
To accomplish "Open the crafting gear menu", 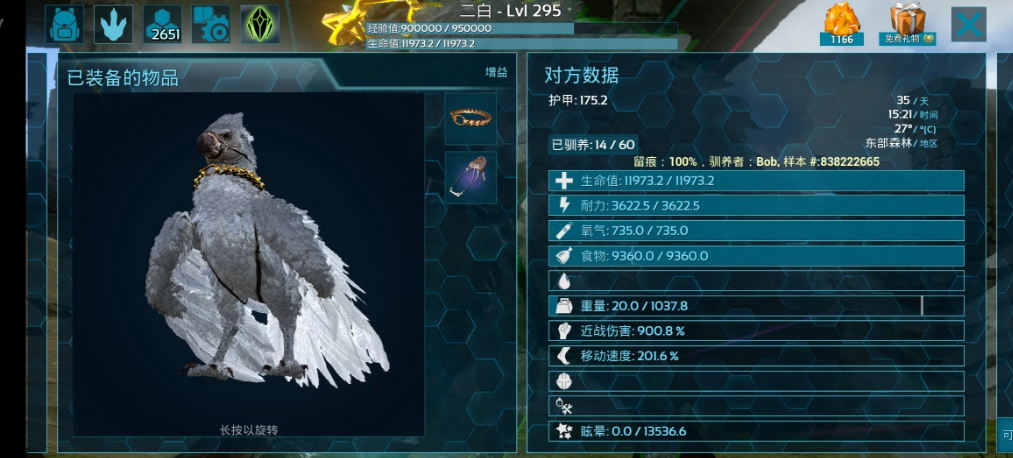I will click(x=211, y=24).
